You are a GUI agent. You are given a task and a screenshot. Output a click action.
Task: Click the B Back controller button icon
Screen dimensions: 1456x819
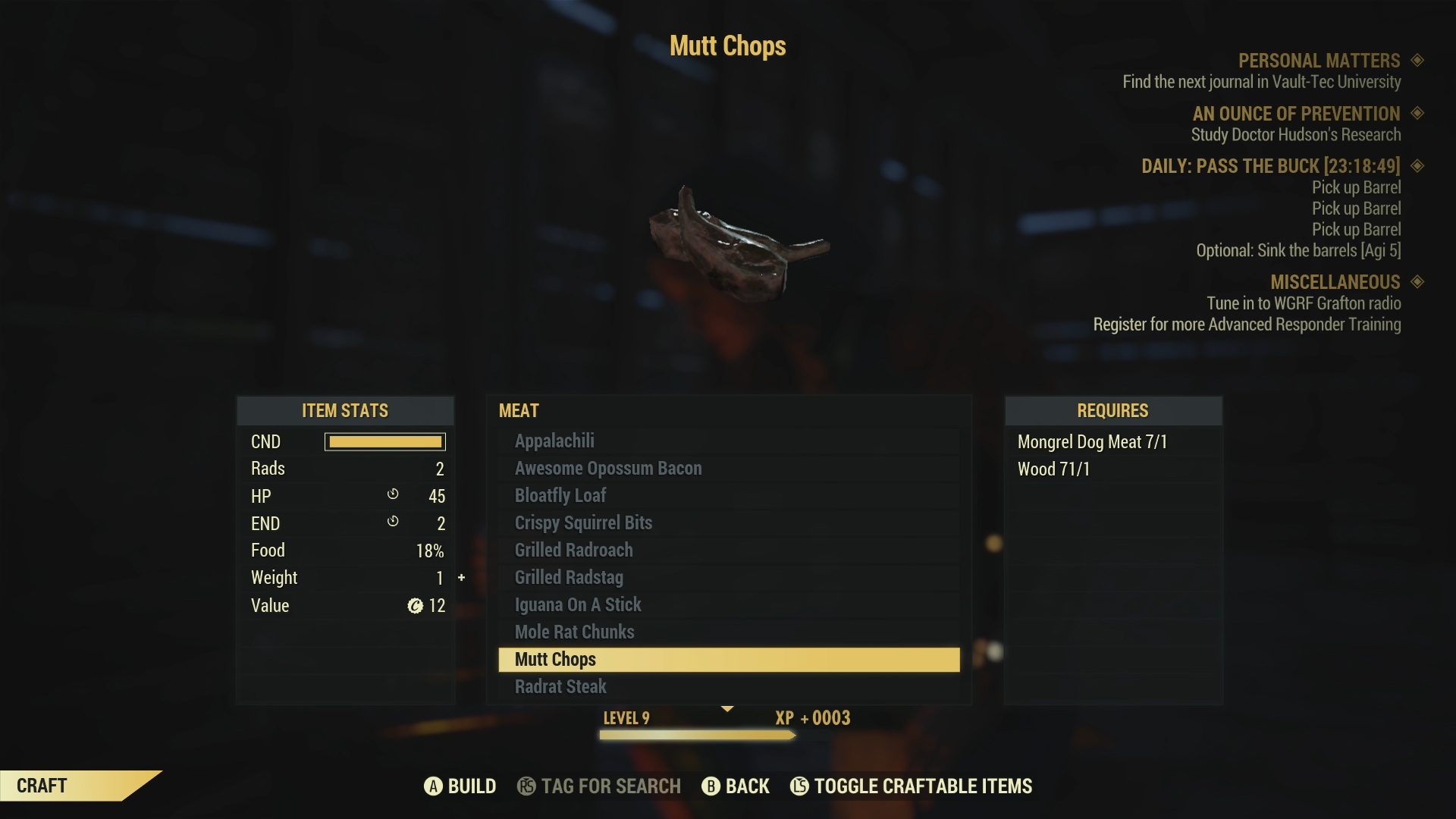click(711, 786)
